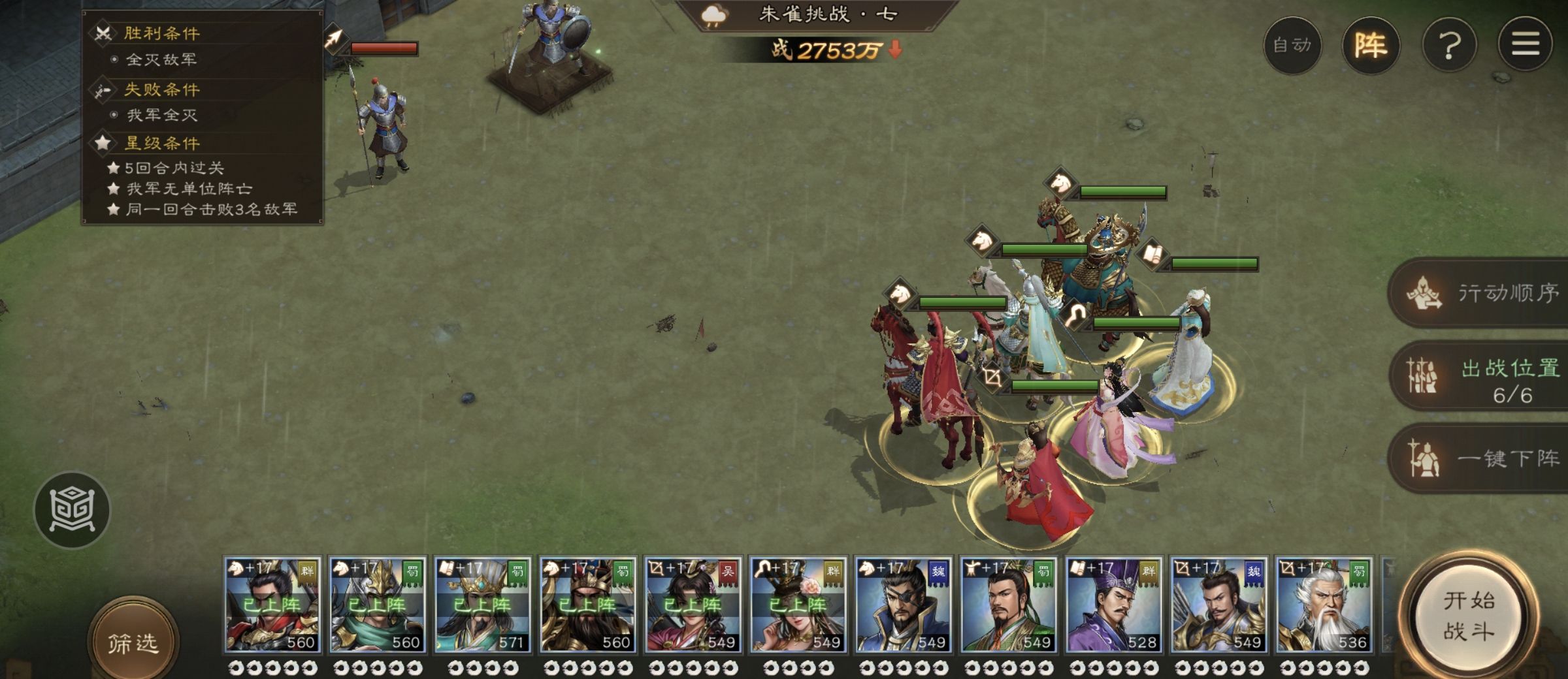This screenshot has width=1568, height=679.
Task: Choose the deployed Wu female archer card
Action: [x=693, y=605]
